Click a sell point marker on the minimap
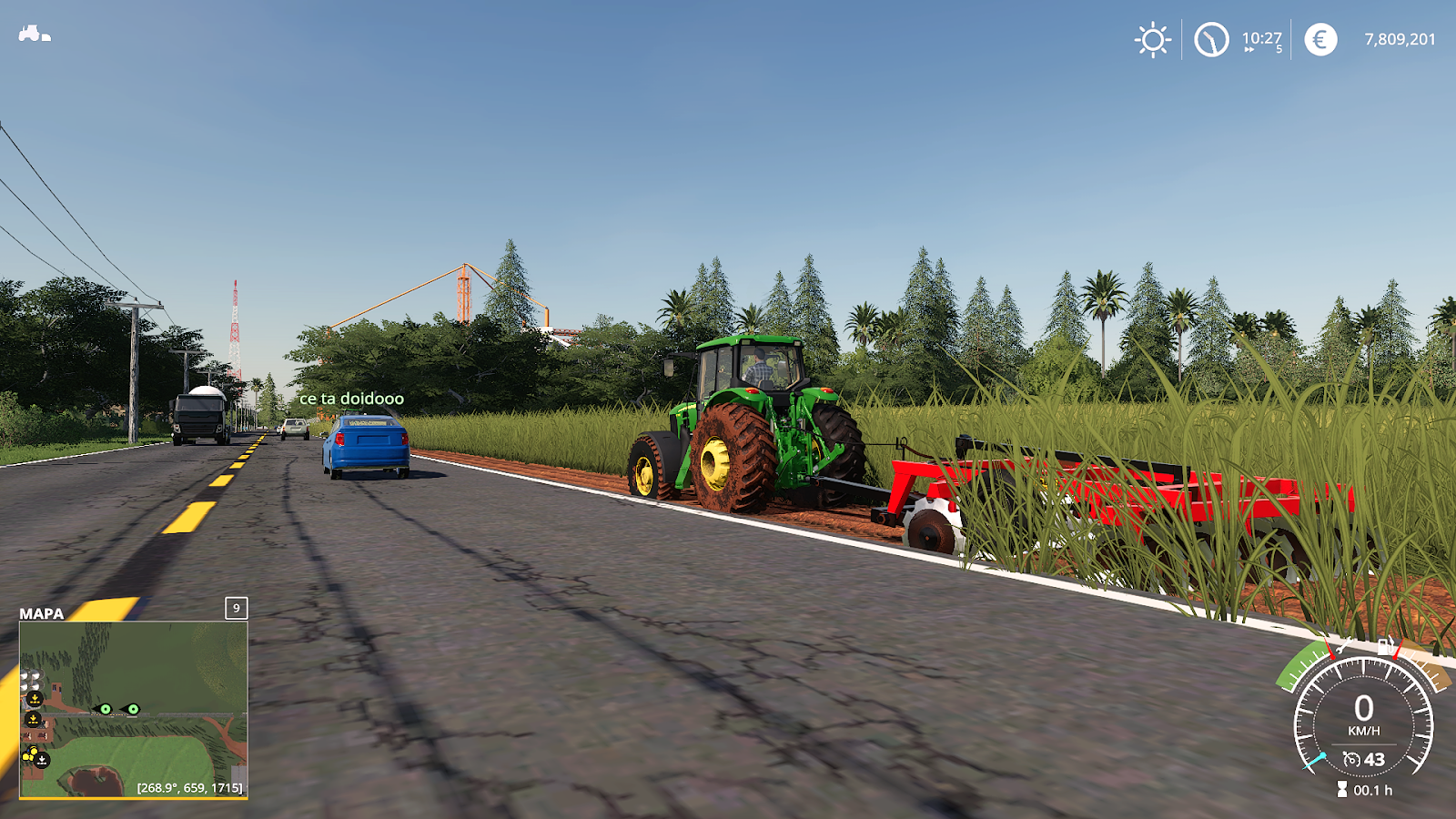 [33, 696]
